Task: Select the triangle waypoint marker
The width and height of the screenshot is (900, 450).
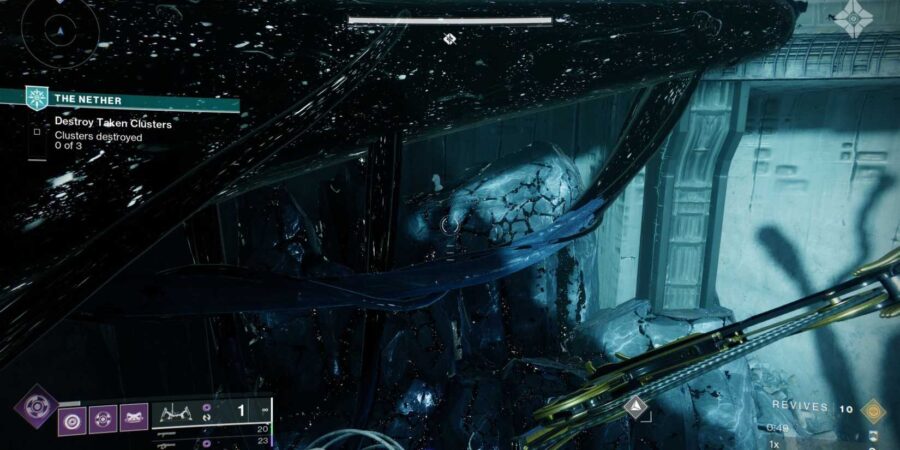Action: point(634,405)
